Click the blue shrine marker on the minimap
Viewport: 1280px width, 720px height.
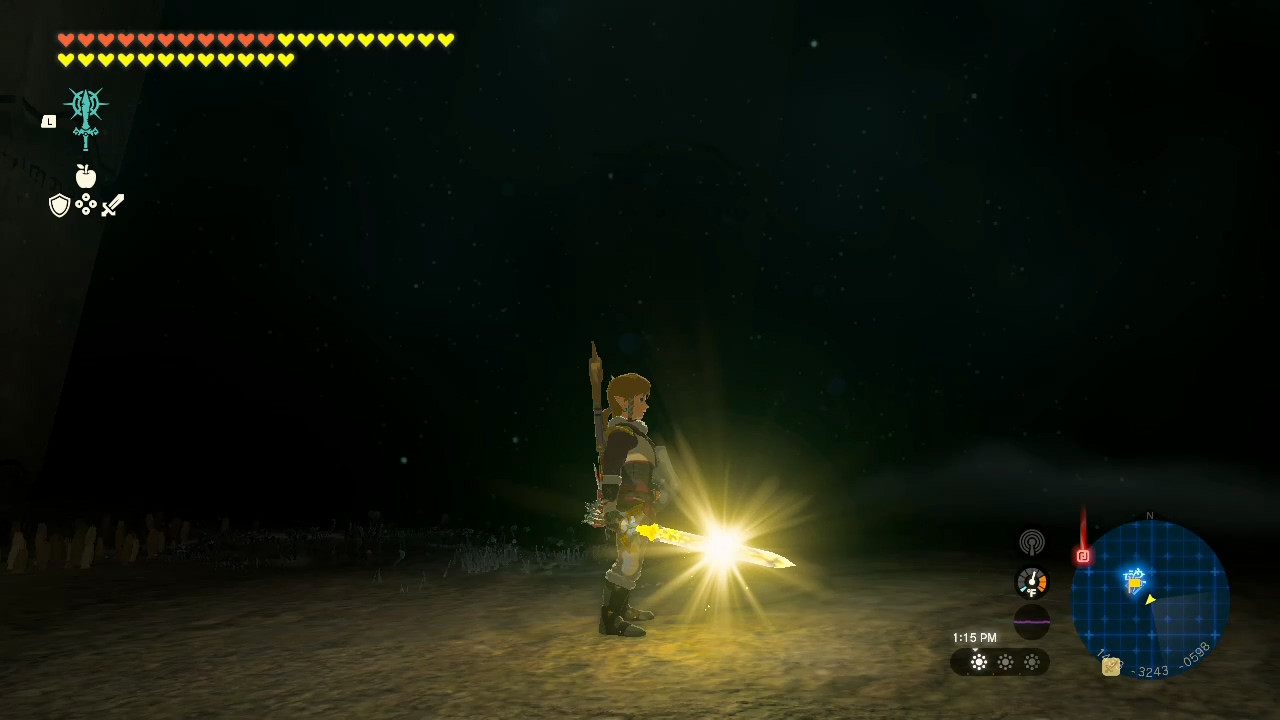coord(1133,578)
